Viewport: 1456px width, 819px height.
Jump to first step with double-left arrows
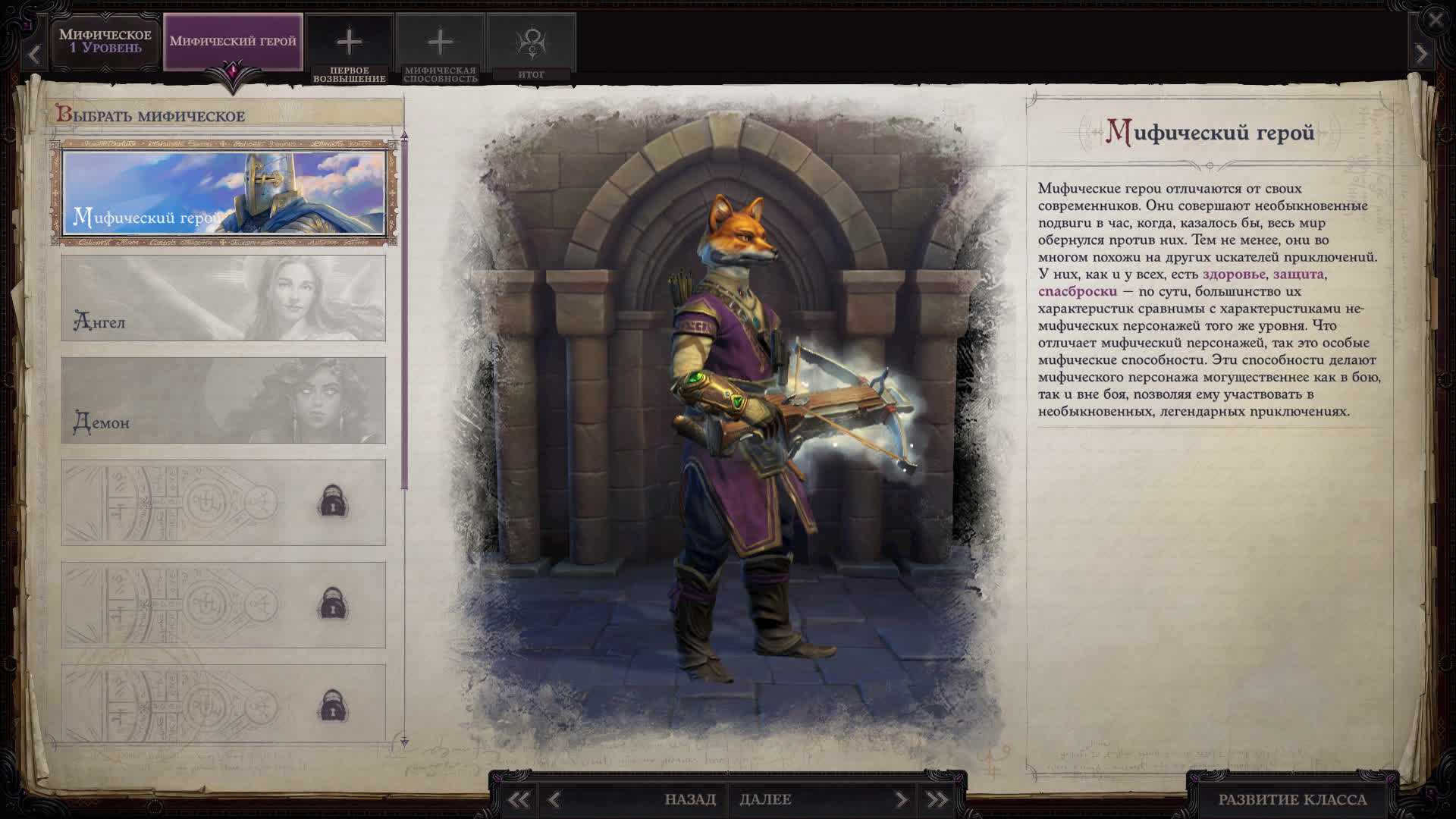pyautogui.click(x=519, y=799)
